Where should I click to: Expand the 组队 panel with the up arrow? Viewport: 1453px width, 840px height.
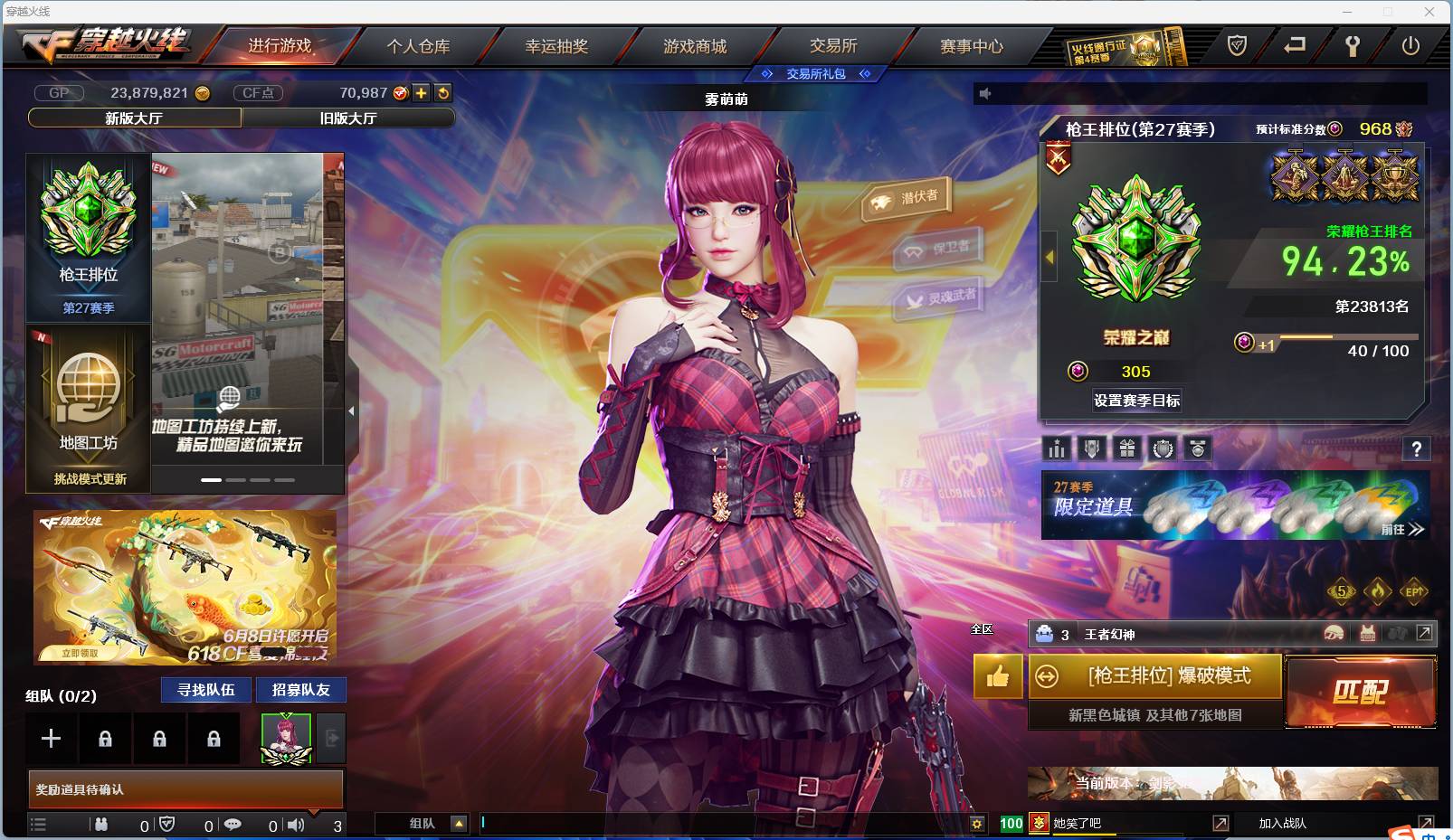(461, 824)
